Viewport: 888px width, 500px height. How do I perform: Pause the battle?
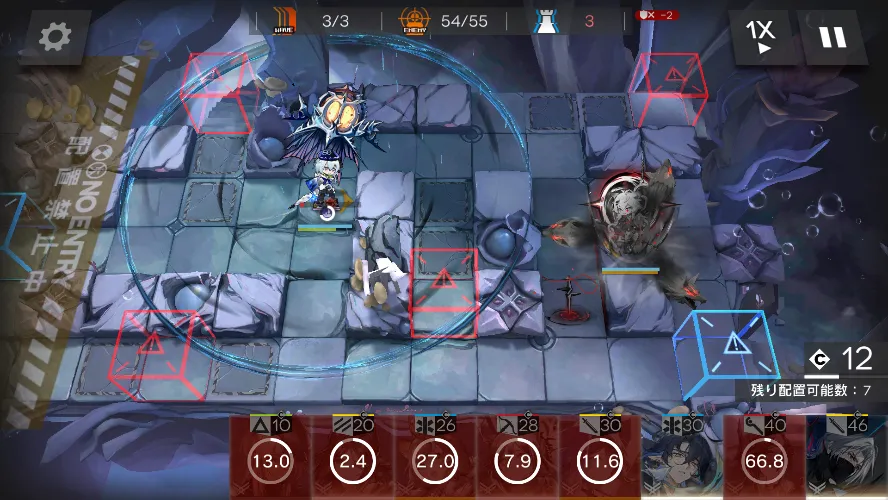click(832, 37)
